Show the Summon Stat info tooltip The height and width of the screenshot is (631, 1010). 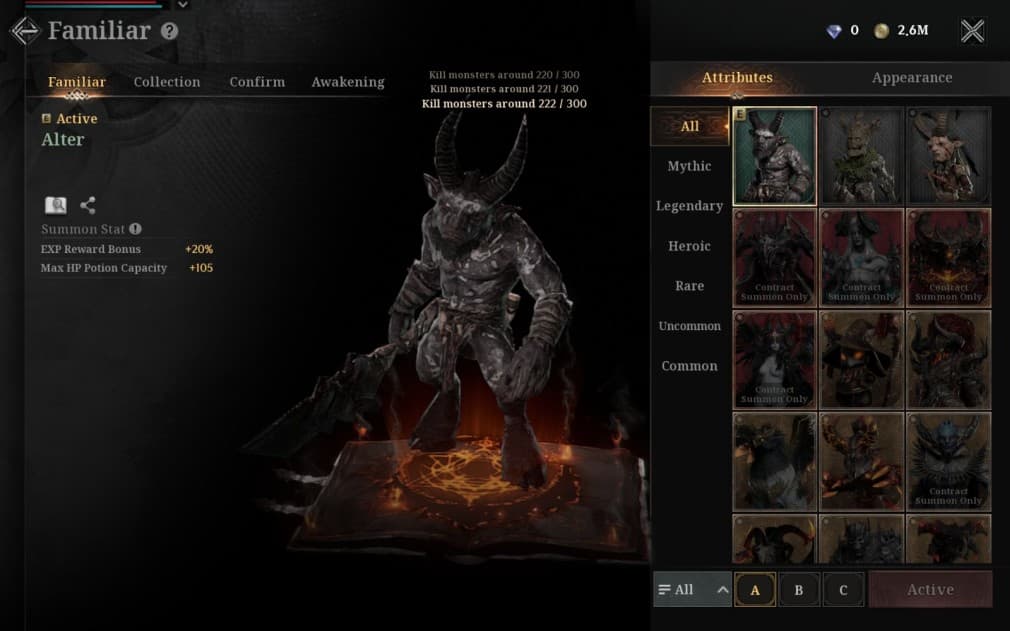coord(135,229)
